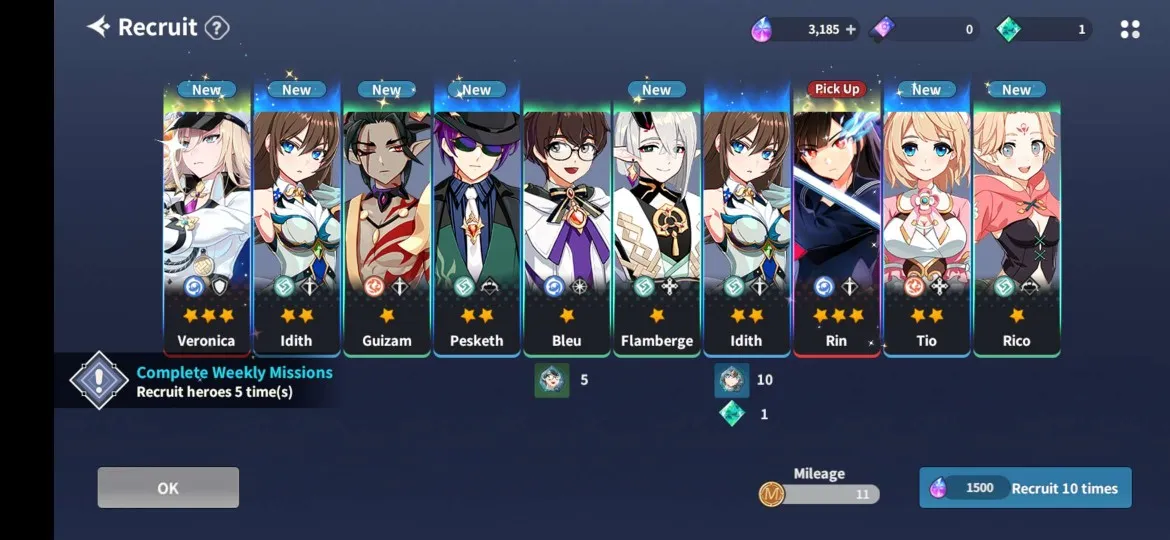The height and width of the screenshot is (540, 1170).
Task: Tap the green crystal currency counter
Action: tap(1045, 30)
